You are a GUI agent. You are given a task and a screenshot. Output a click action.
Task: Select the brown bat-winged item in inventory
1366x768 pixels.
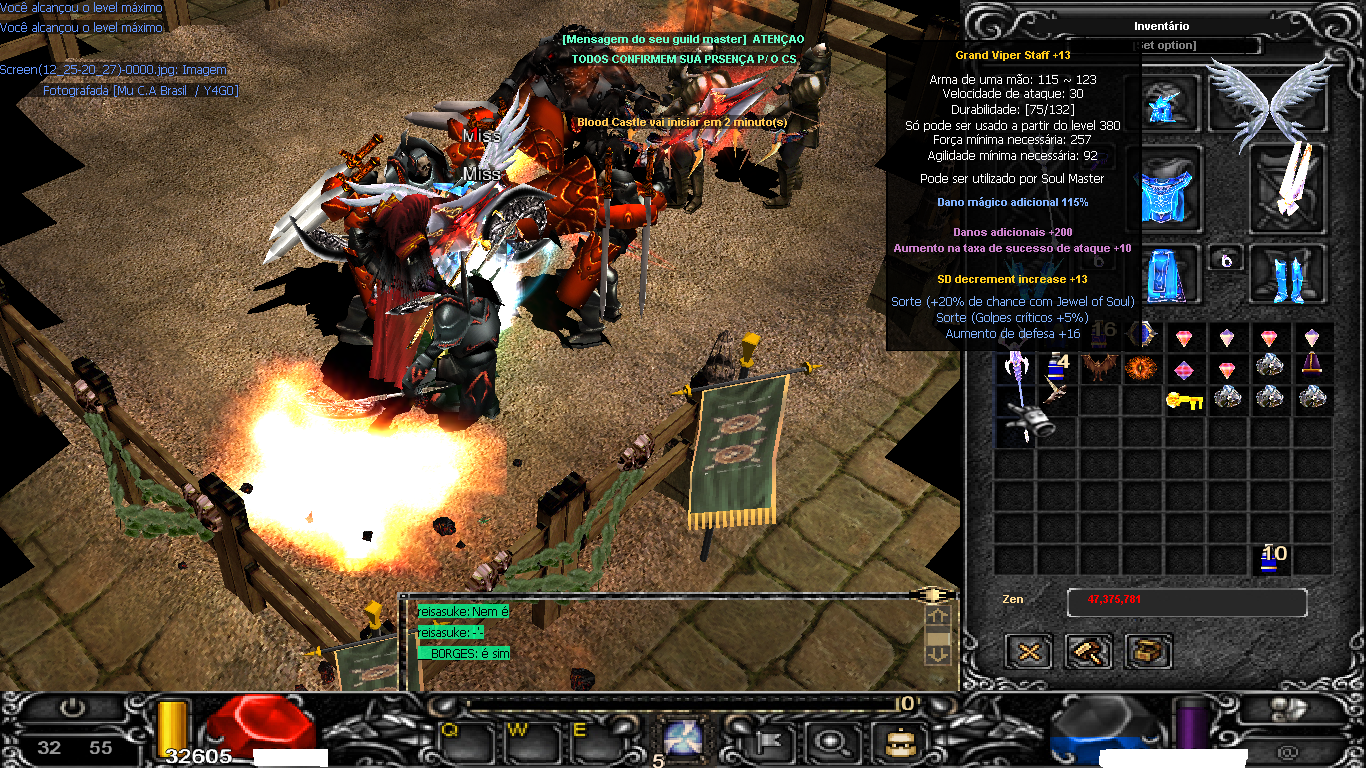coord(1098,368)
